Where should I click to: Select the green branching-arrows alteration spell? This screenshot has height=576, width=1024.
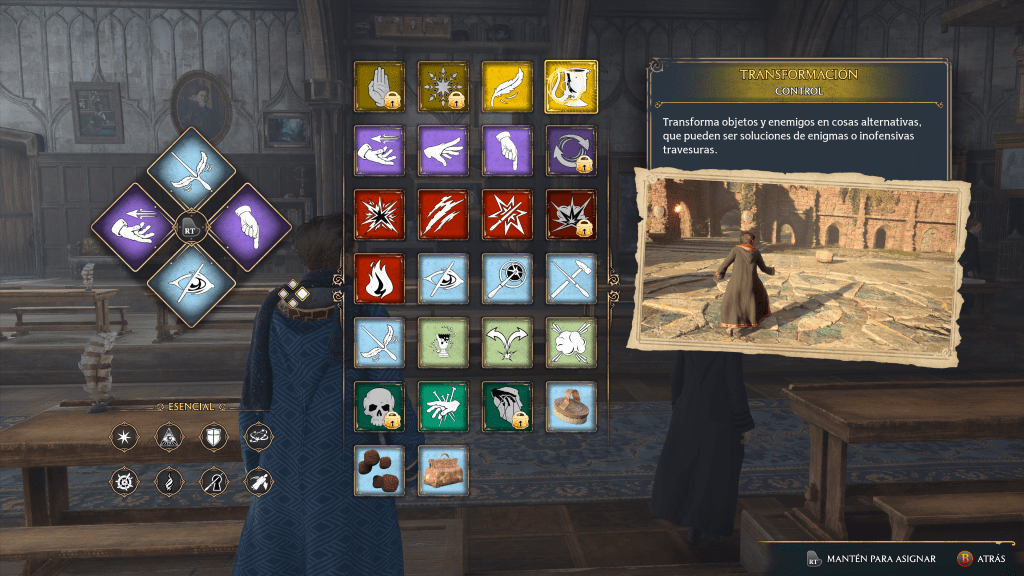[x=507, y=342]
